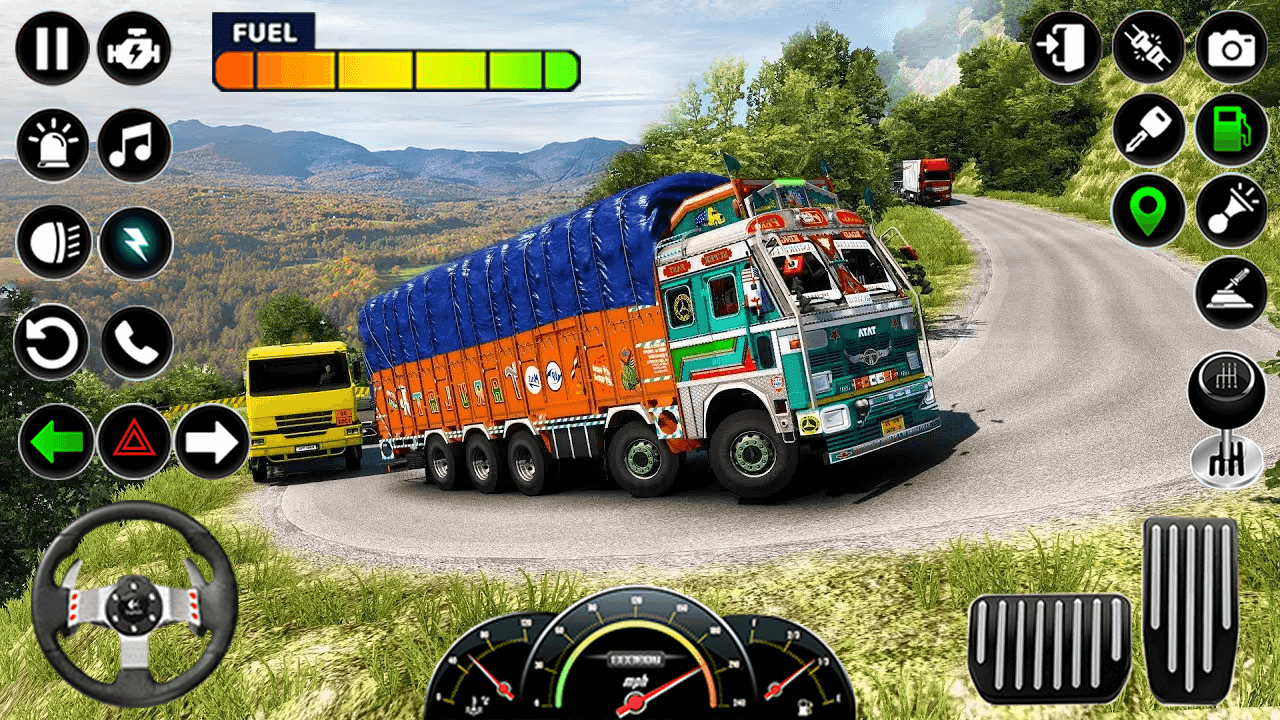
Task: Pause the game
Action: point(52,48)
